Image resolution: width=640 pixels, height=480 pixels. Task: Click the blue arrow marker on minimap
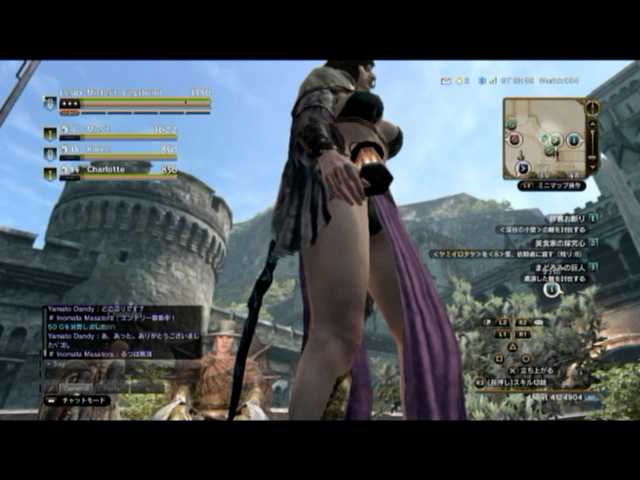[x=523, y=167]
